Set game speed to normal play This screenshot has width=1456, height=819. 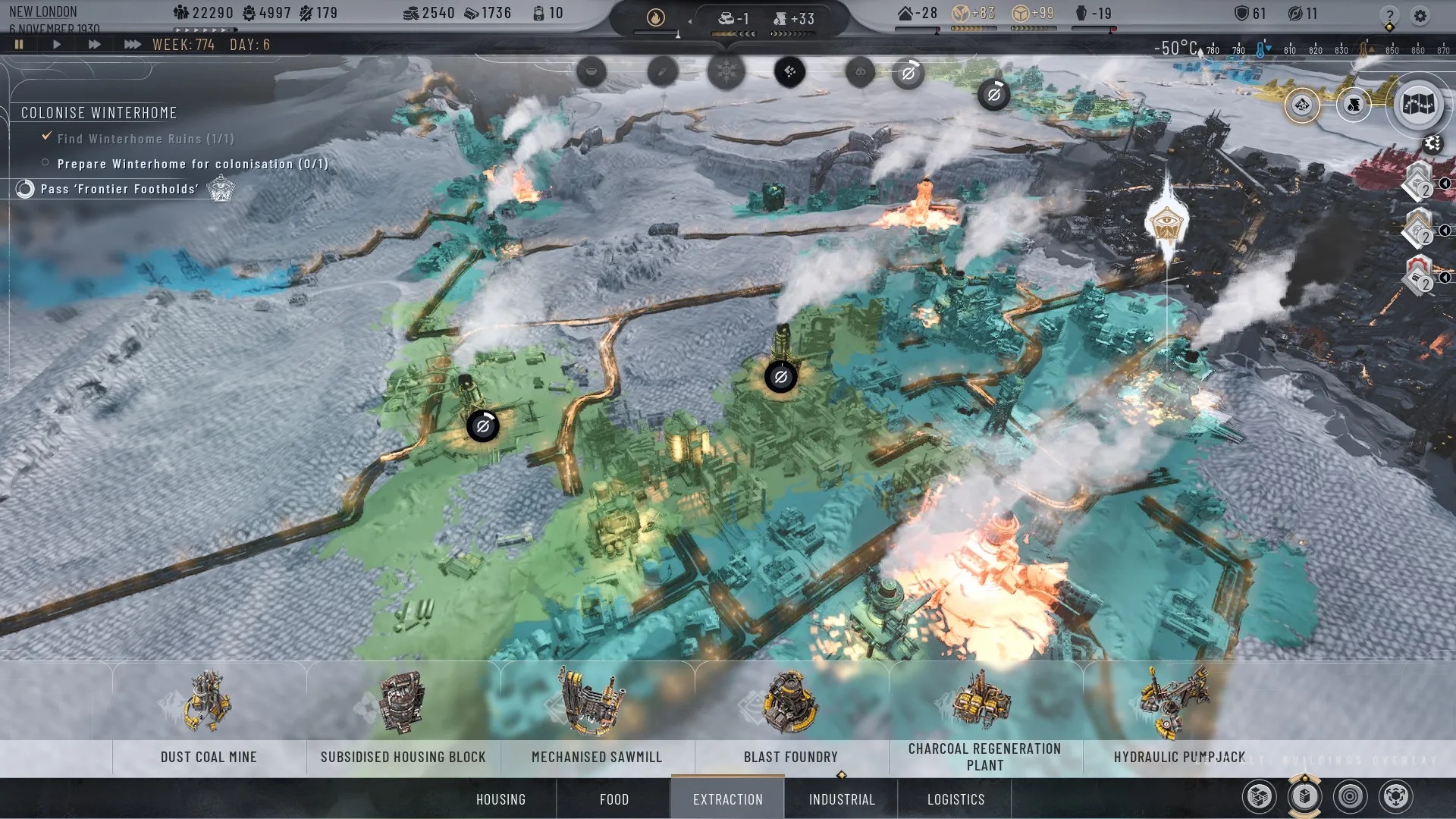(57, 45)
